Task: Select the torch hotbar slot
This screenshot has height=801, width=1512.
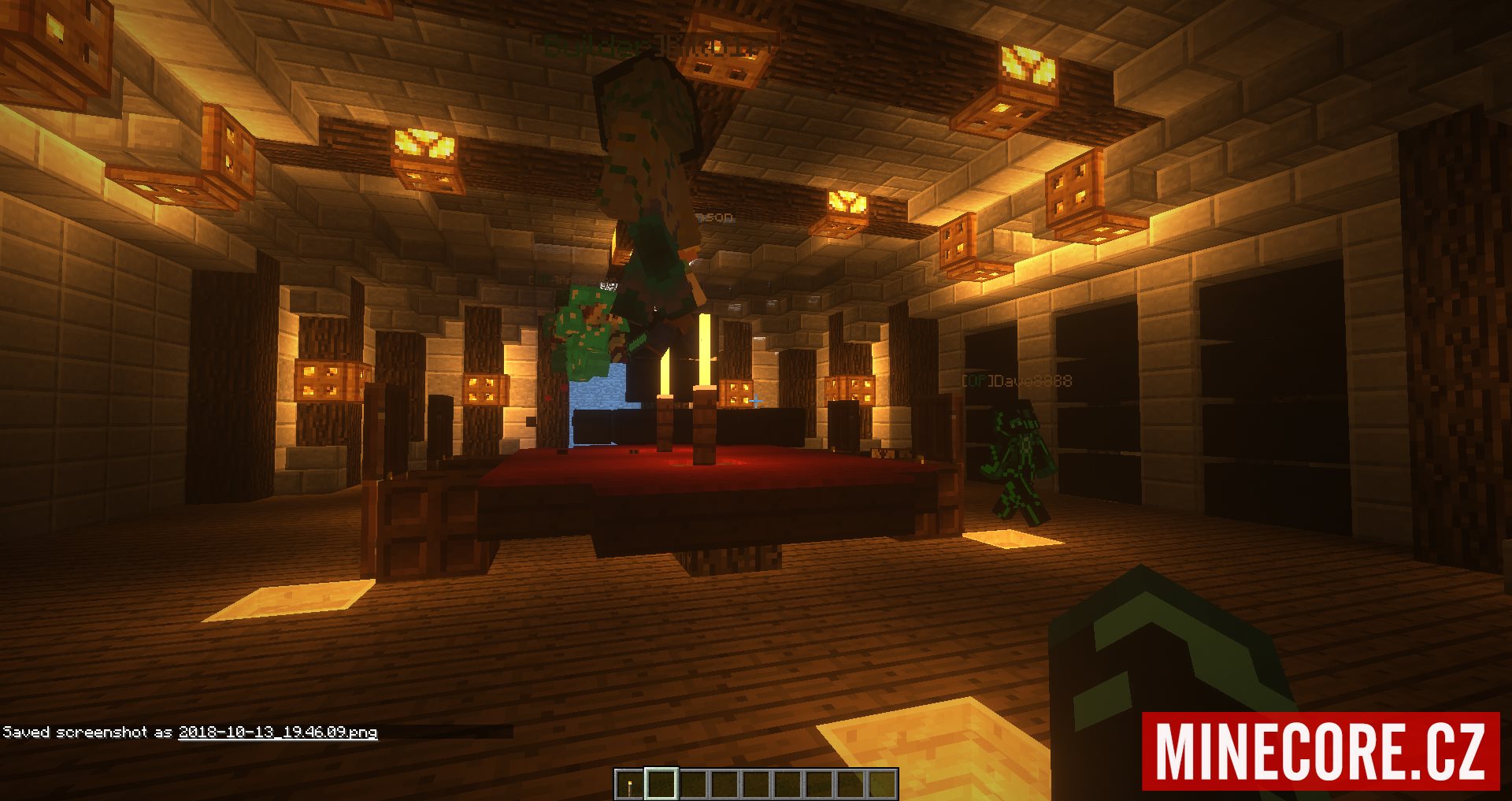Action: (x=630, y=784)
